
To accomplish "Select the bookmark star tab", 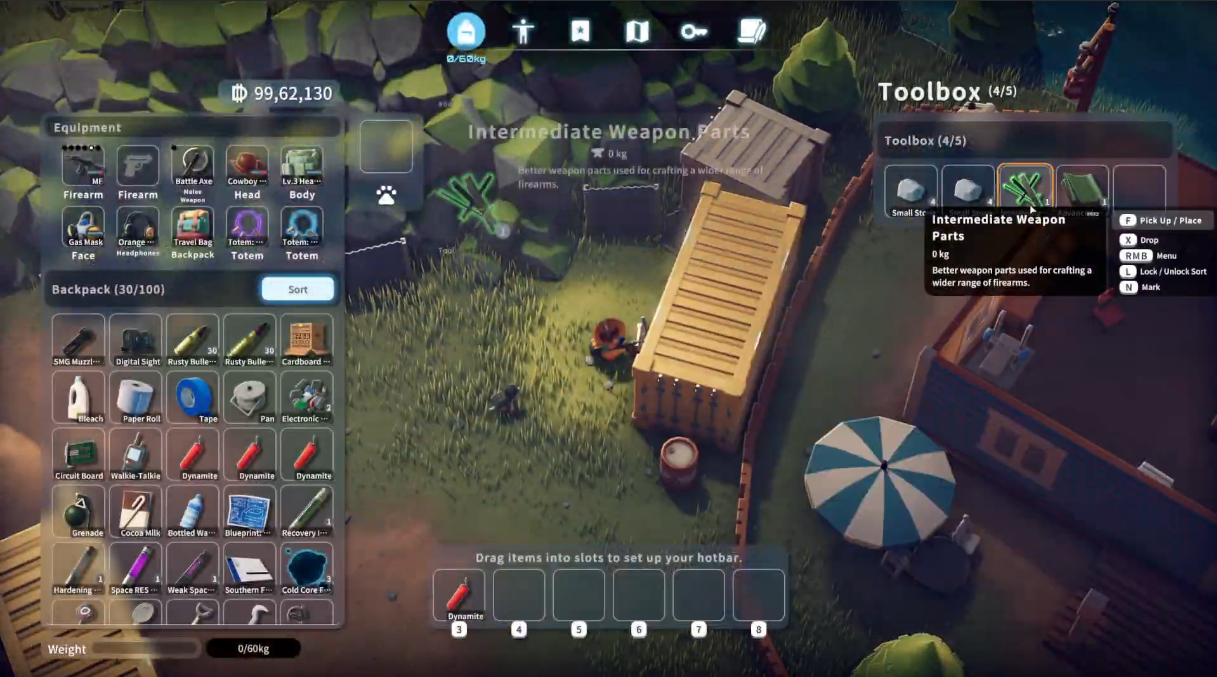I will tap(580, 32).
